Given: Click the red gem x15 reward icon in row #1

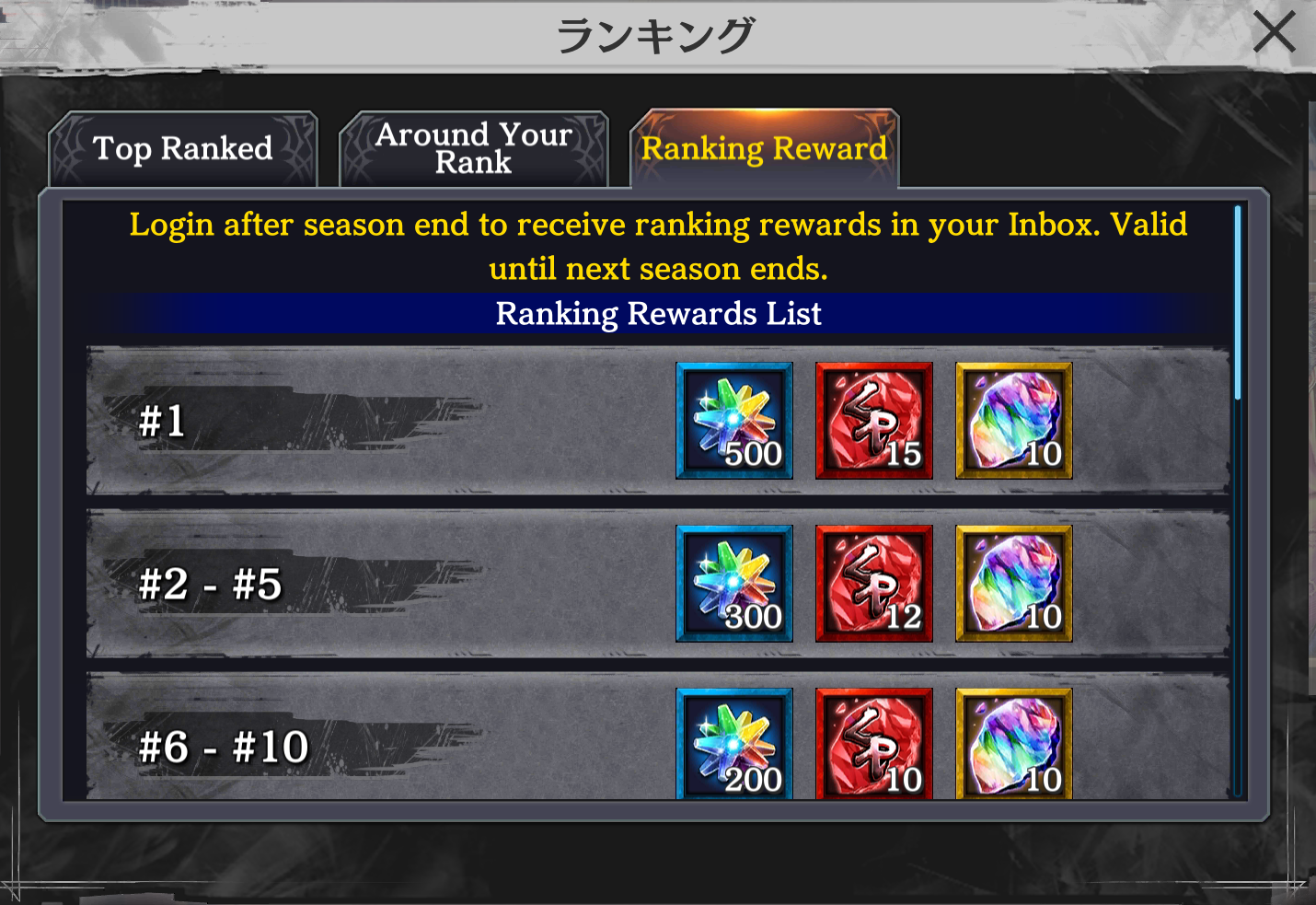Looking at the screenshot, I should pyautogui.click(x=873, y=421).
